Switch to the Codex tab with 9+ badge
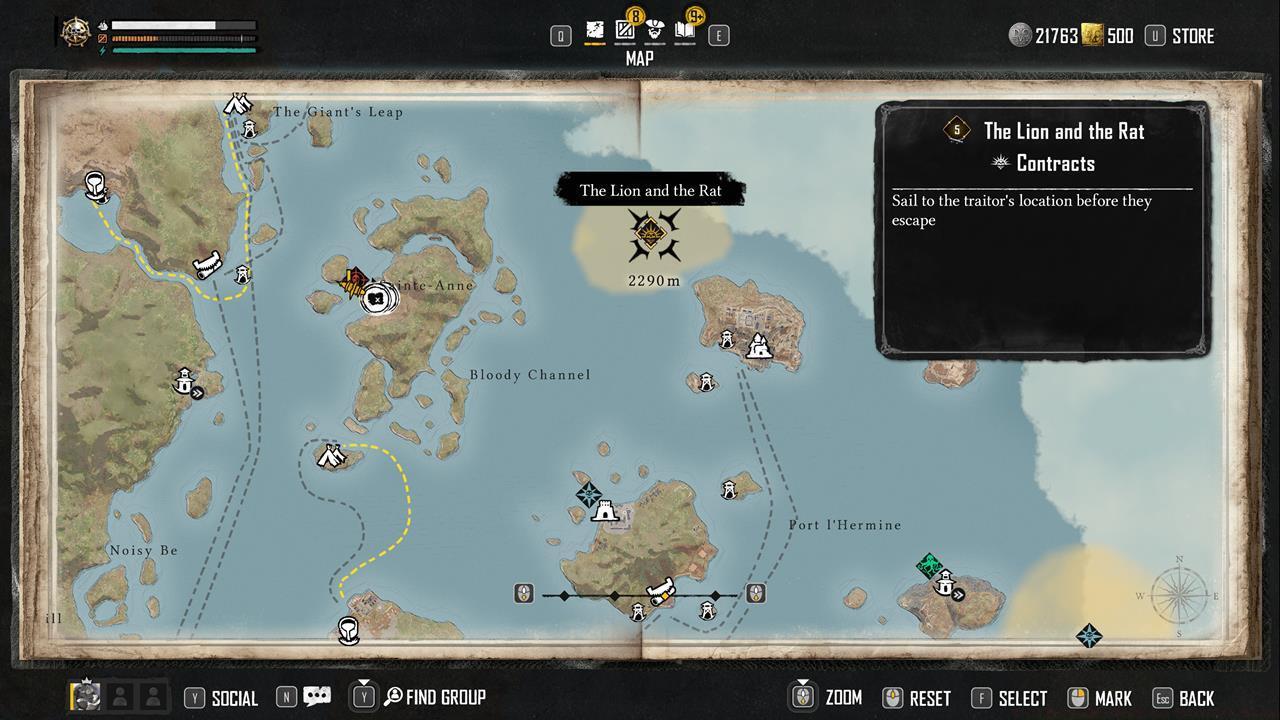Screen dimensions: 1280x720 [x=686, y=31]
